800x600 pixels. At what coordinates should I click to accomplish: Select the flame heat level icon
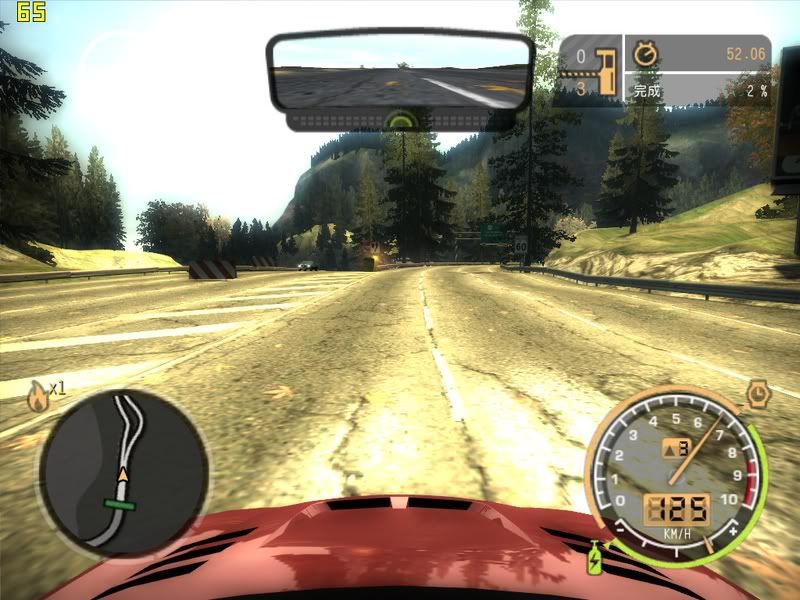pyautogui.click(x=38, y=396)
